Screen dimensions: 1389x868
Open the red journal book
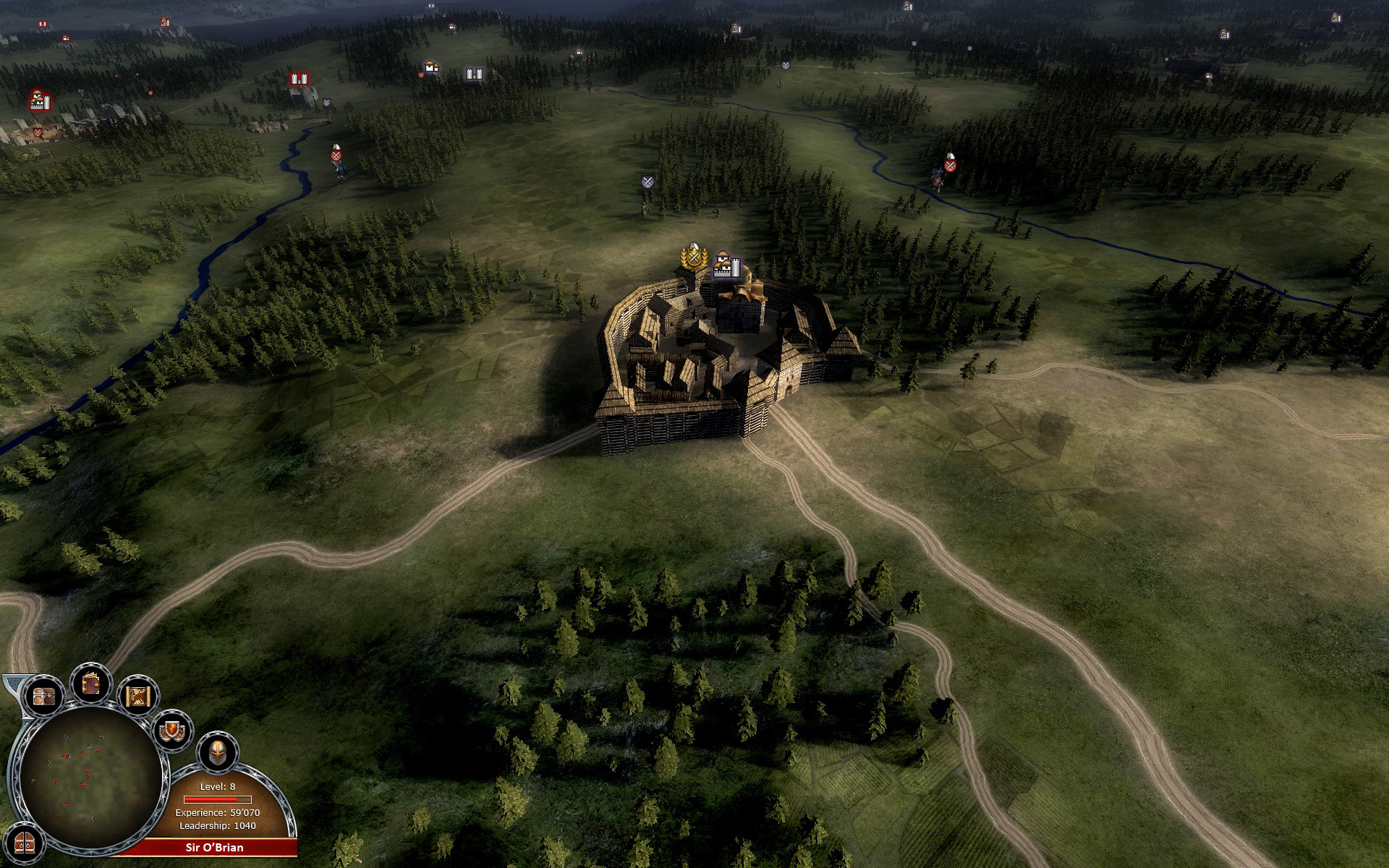(x=90, y=684)
